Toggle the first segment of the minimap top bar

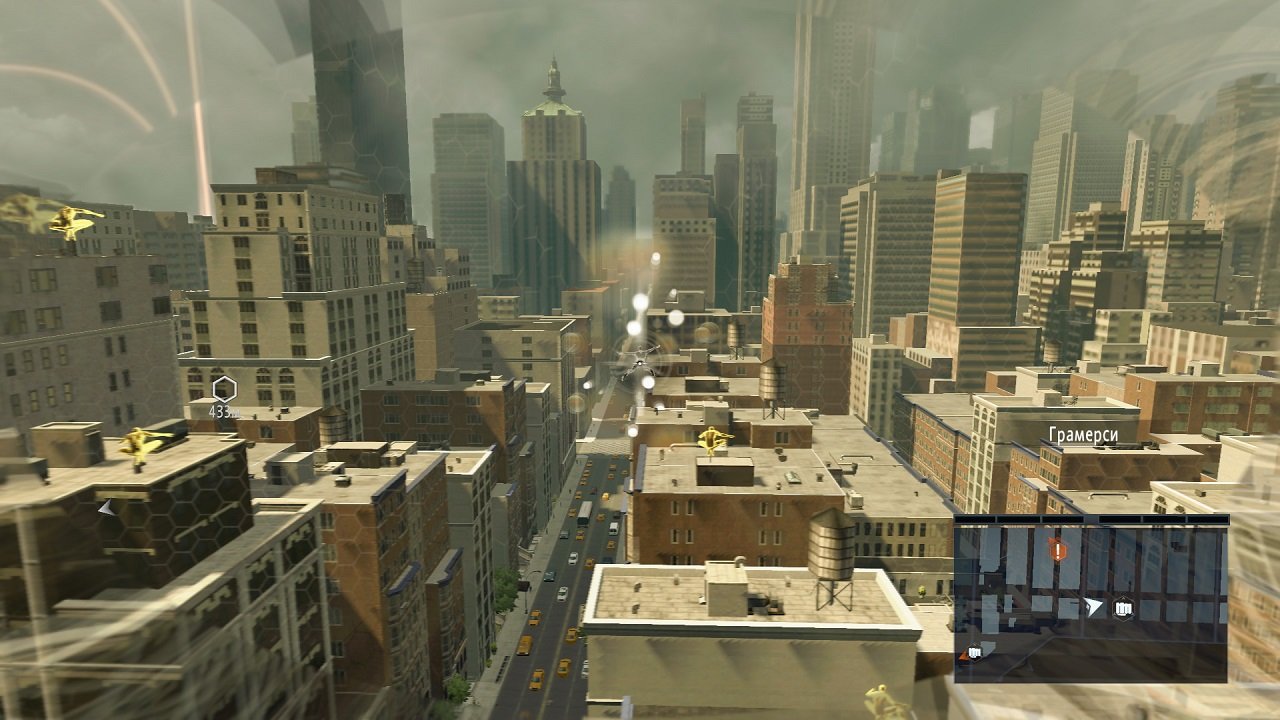click(975, 519)
